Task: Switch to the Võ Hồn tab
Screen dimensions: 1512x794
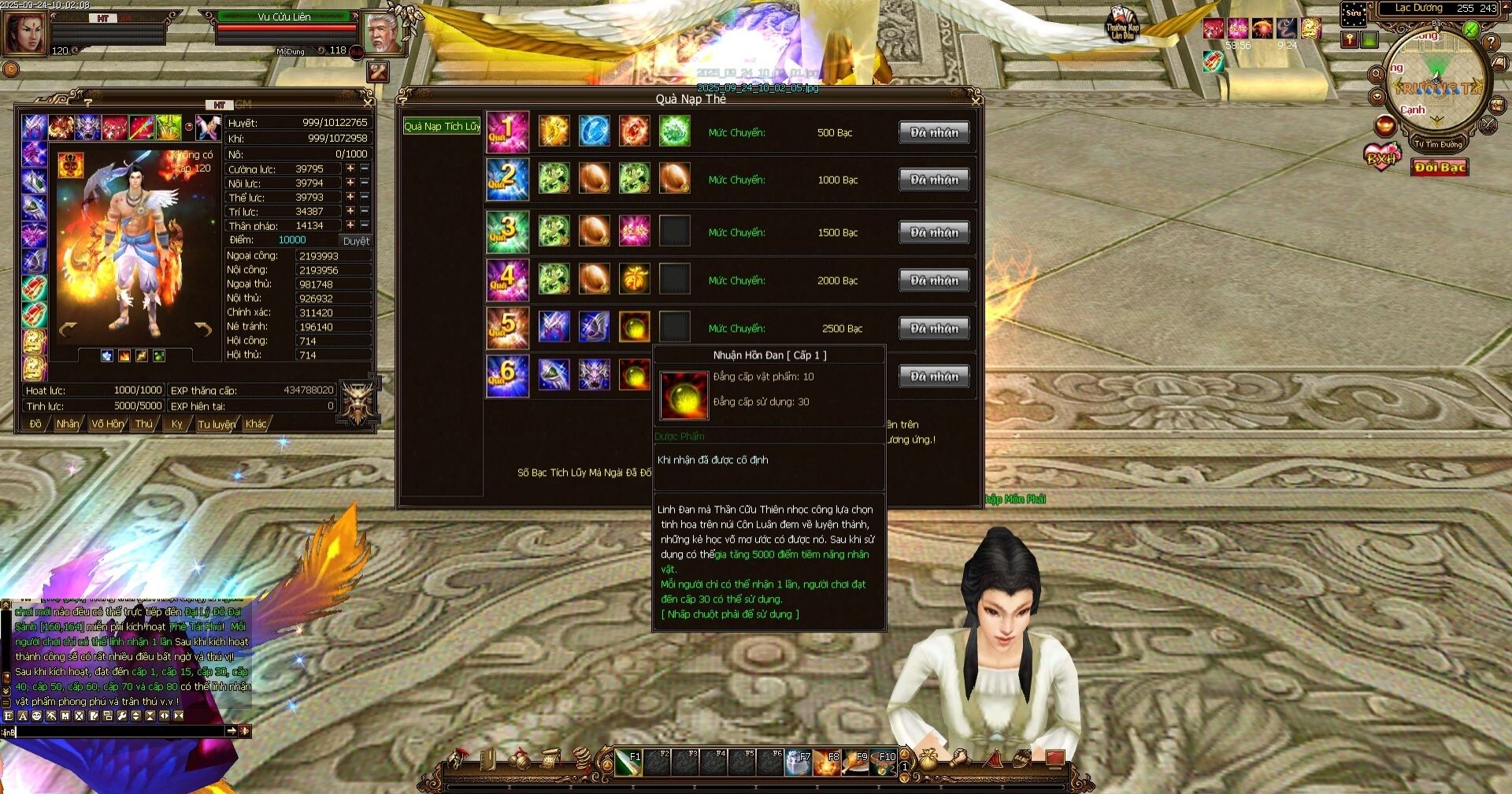Action: 107,424
